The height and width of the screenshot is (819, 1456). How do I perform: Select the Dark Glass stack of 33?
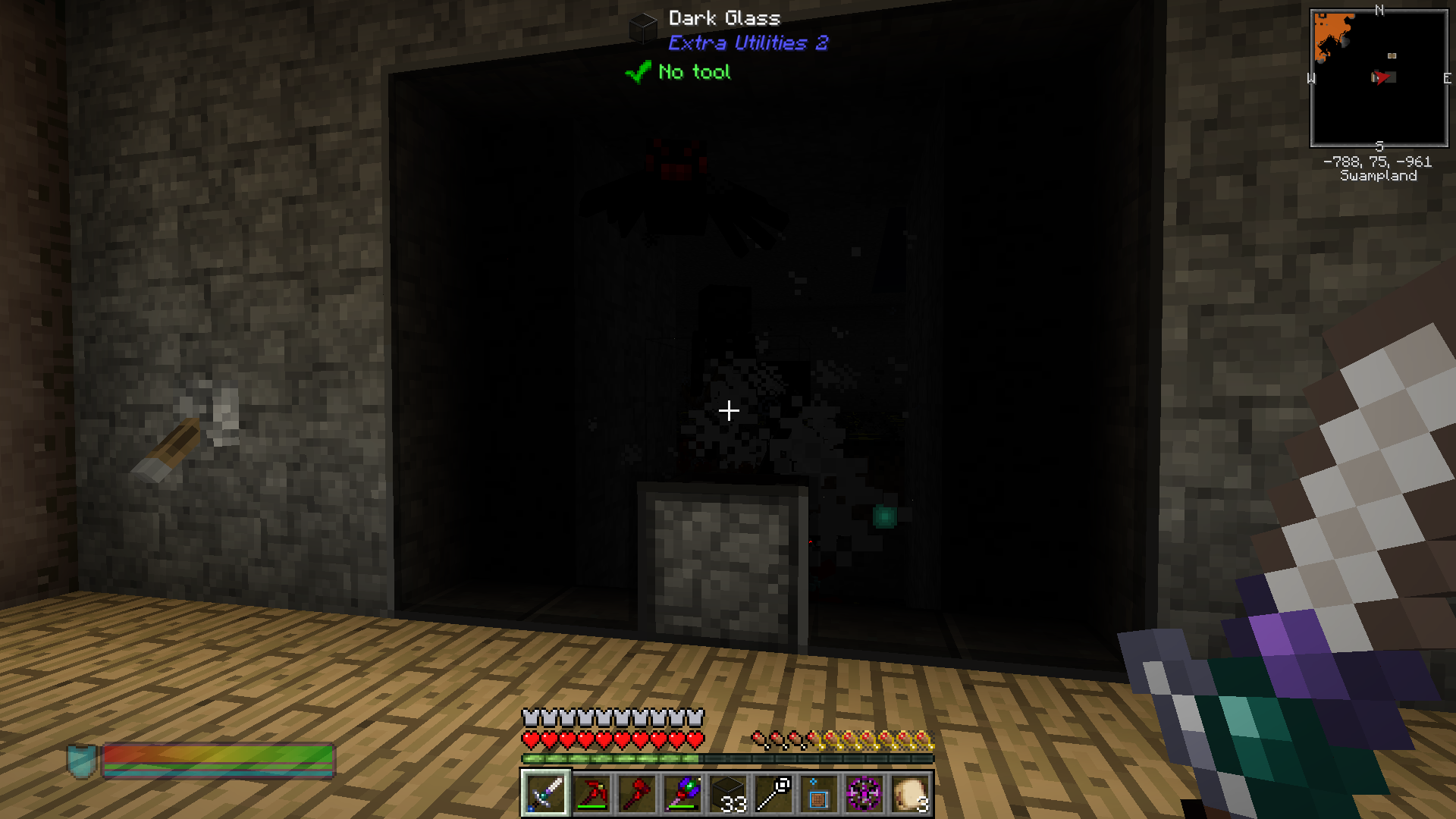[727, 794]
